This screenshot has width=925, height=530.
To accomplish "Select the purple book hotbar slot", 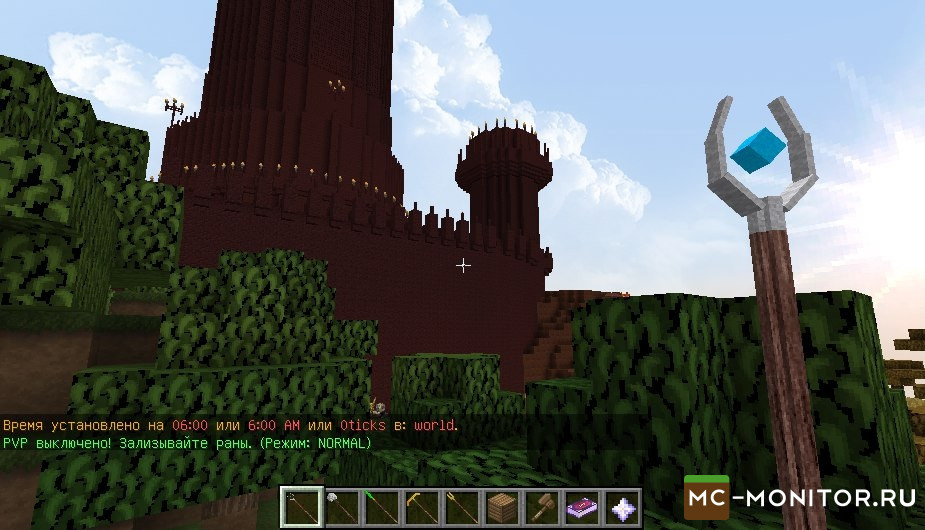I will 581,508.
